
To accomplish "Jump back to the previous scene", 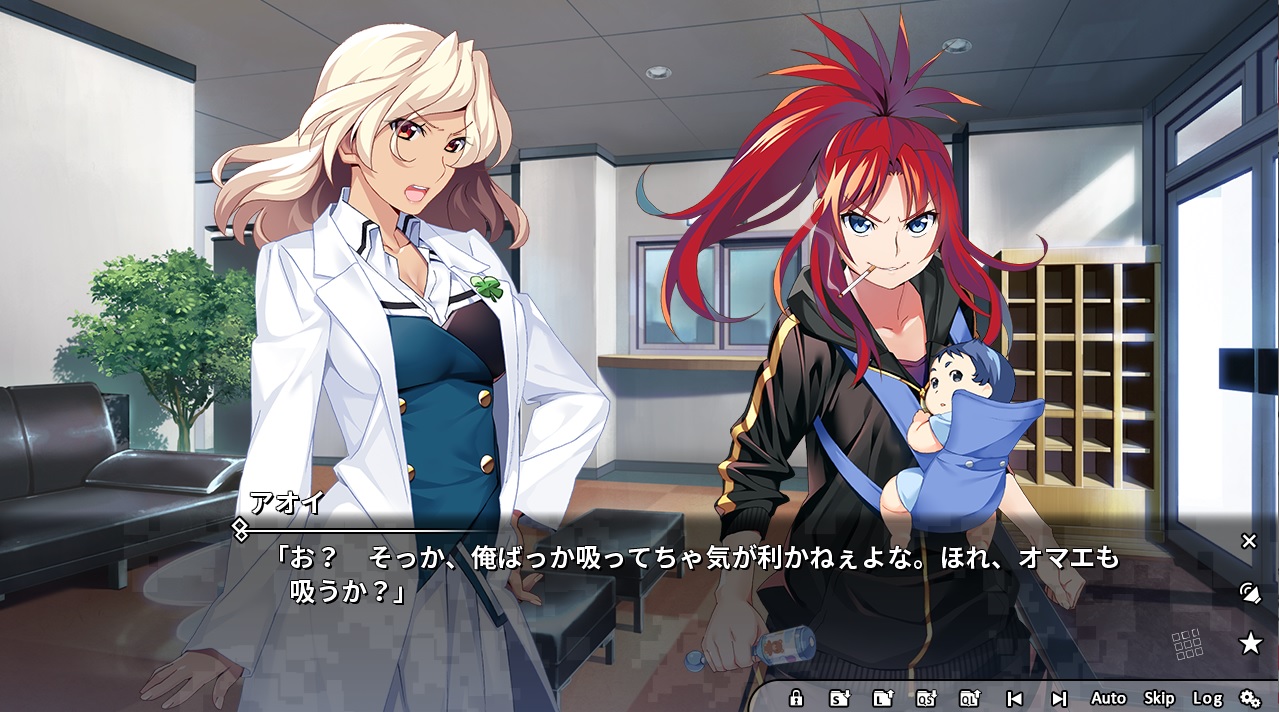I will (1014, 698).
